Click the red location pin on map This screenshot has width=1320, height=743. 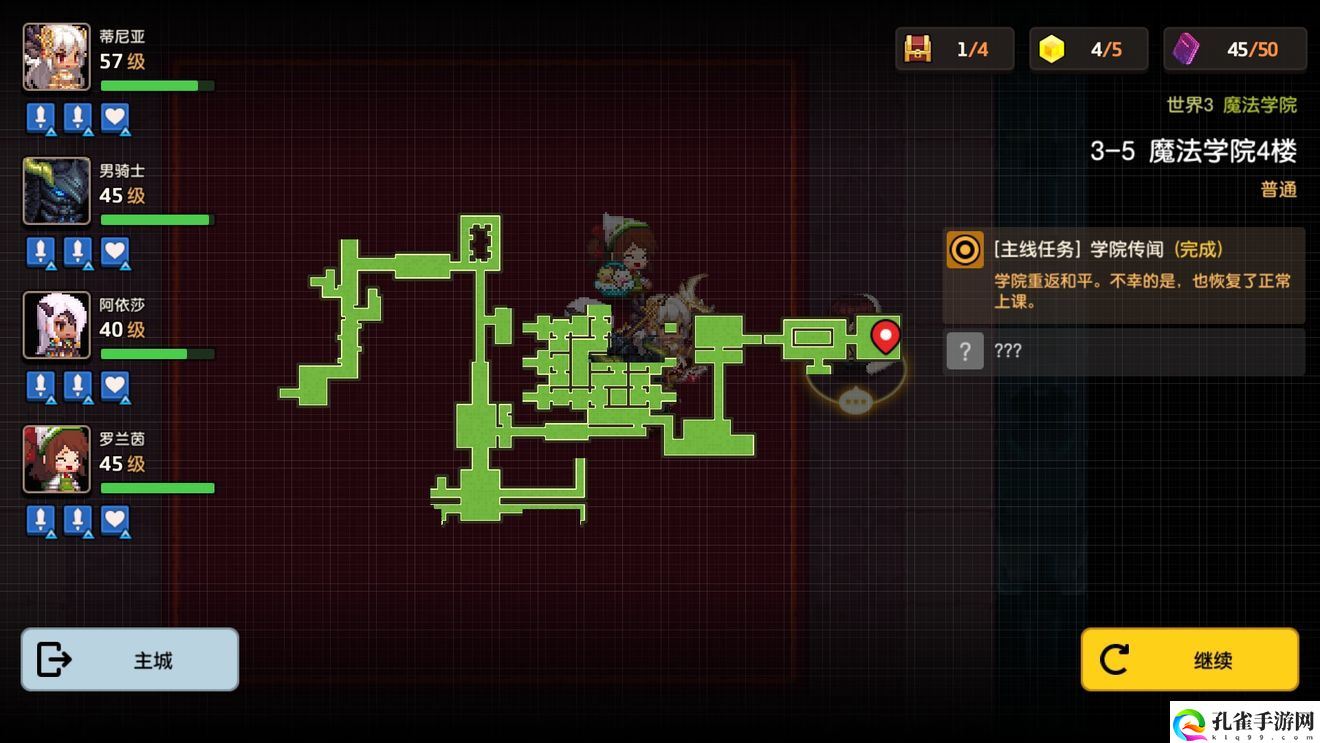[x=885, y=336]
